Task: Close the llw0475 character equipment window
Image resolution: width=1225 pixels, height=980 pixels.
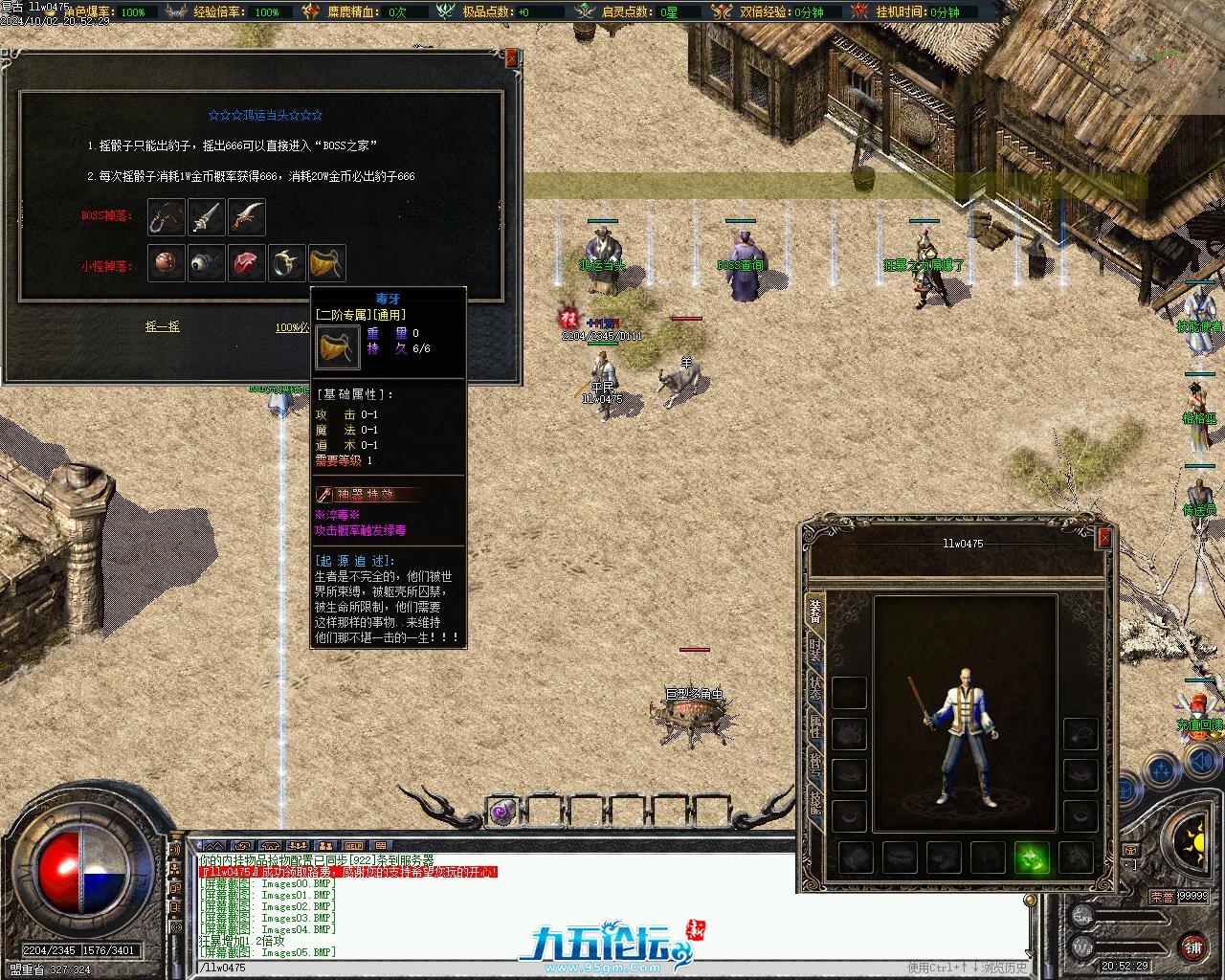Action: click(1104, 538)
